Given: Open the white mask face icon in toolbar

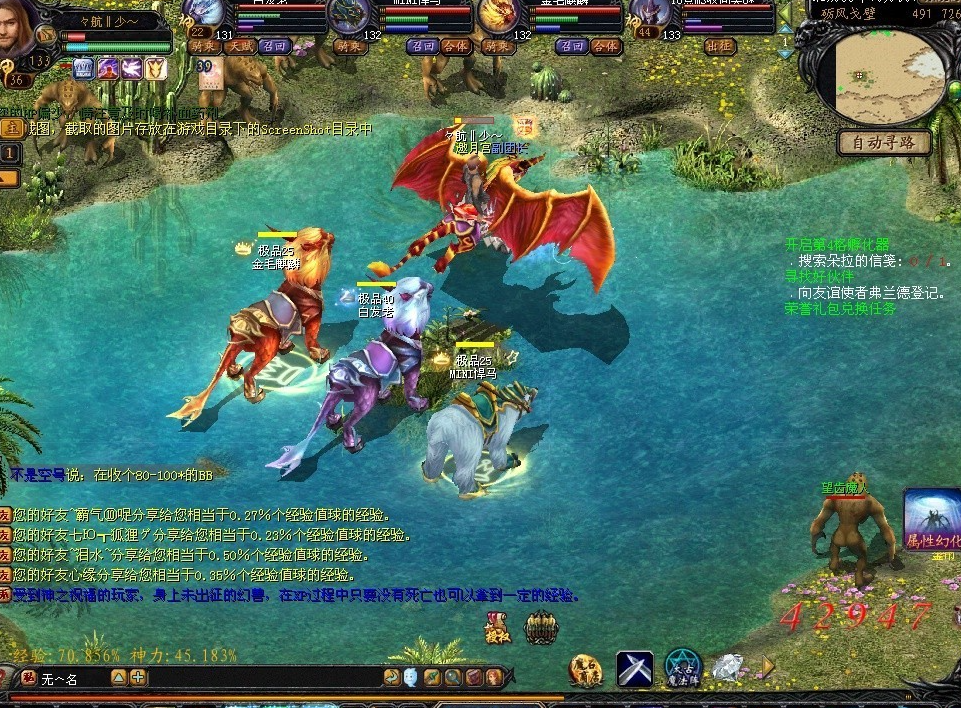Looking at the screenshot, I should (412, 678).
